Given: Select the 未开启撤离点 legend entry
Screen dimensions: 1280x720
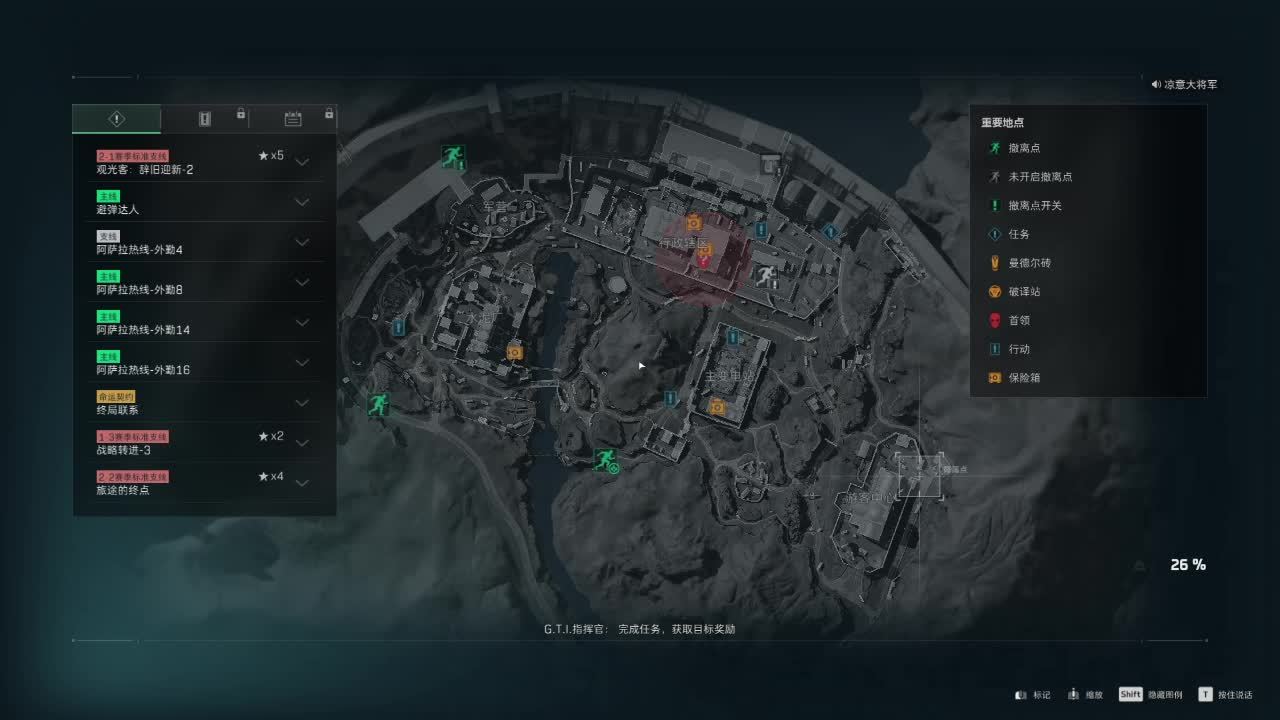Looking at the screenshot, I should (x=1040, y=177).
